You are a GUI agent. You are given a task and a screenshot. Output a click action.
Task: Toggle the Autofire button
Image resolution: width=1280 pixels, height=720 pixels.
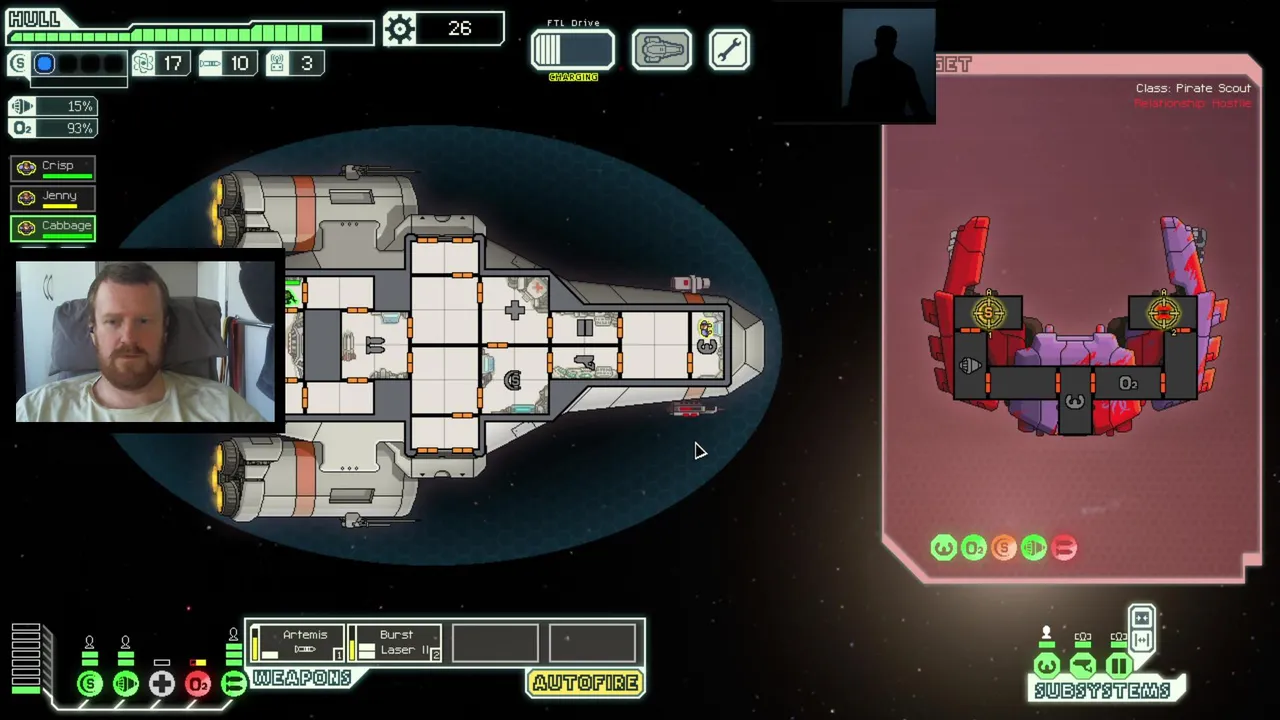585,683
